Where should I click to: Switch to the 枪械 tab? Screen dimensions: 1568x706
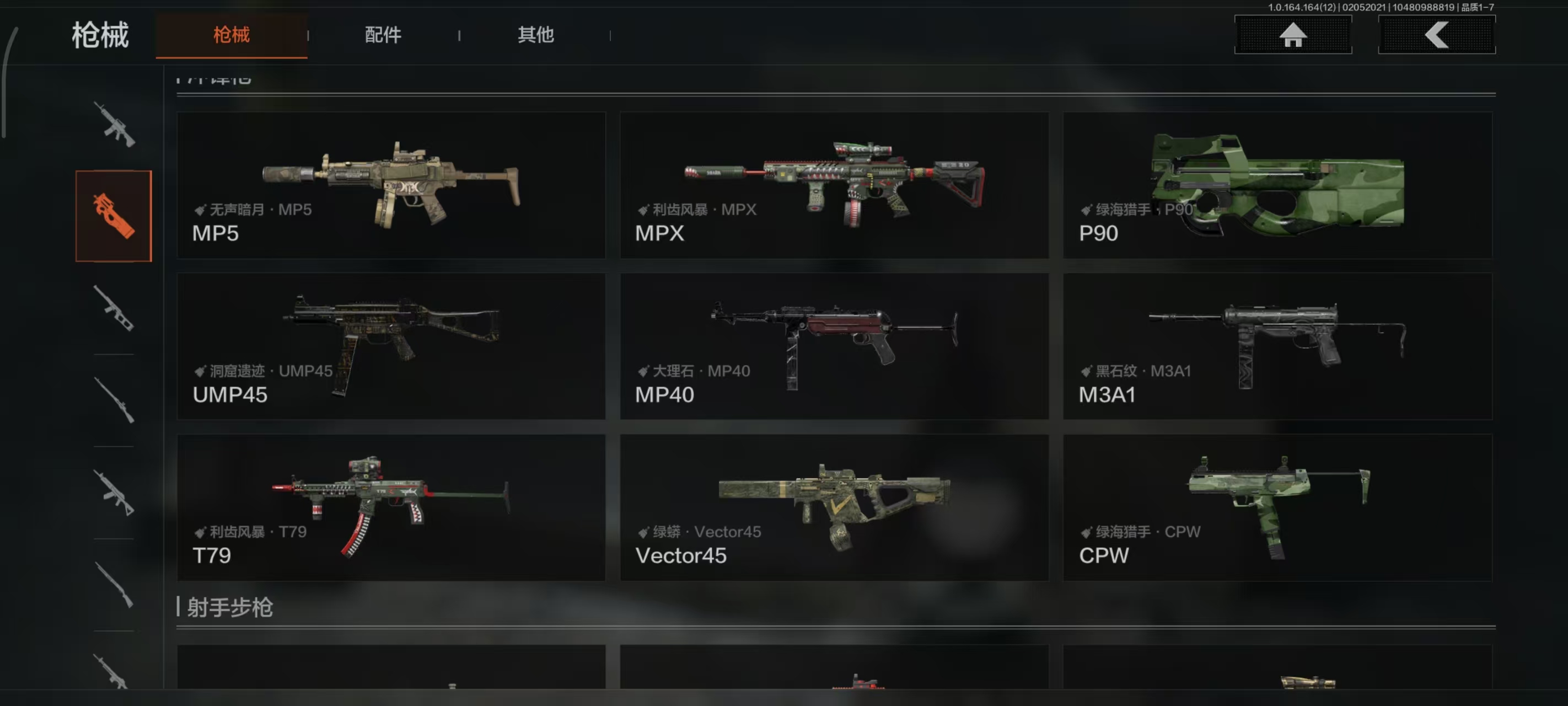click(x=232, y=35)
